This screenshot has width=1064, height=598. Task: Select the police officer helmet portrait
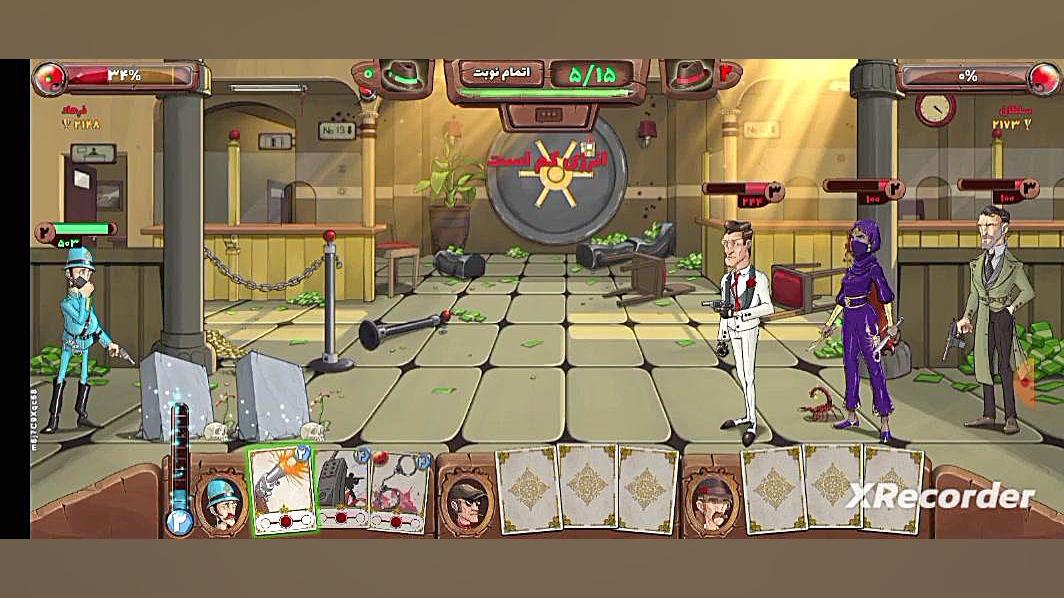point(222,499)
